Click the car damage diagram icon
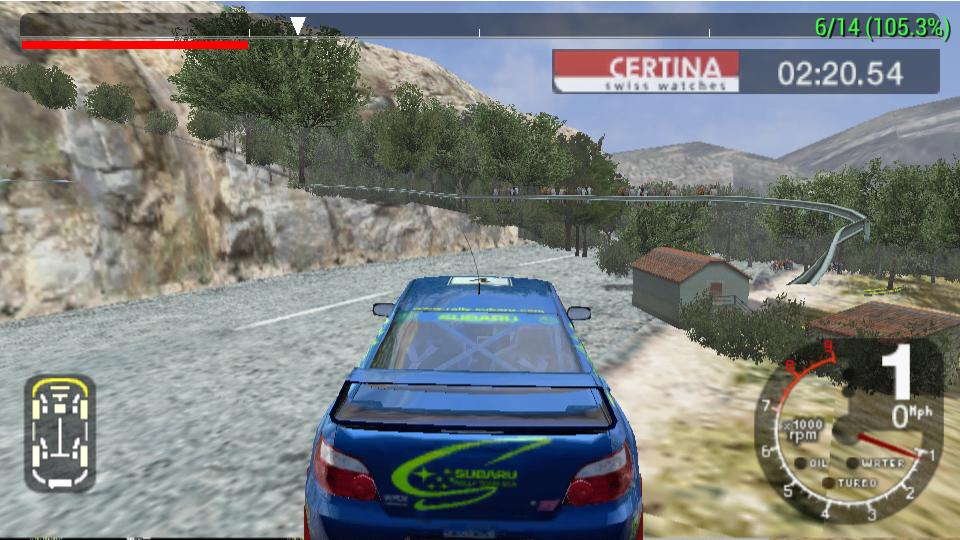960x540 pixels. coord(60,433)
